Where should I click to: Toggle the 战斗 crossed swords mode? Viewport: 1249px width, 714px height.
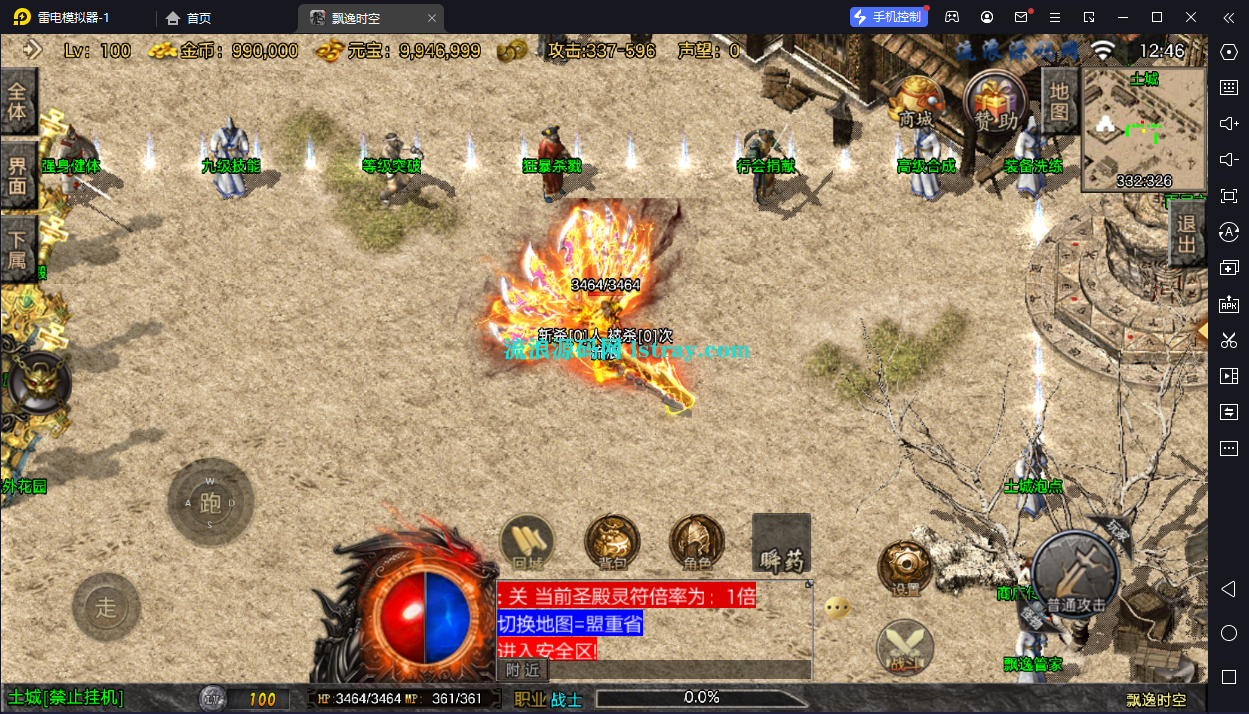click(904, 647)
